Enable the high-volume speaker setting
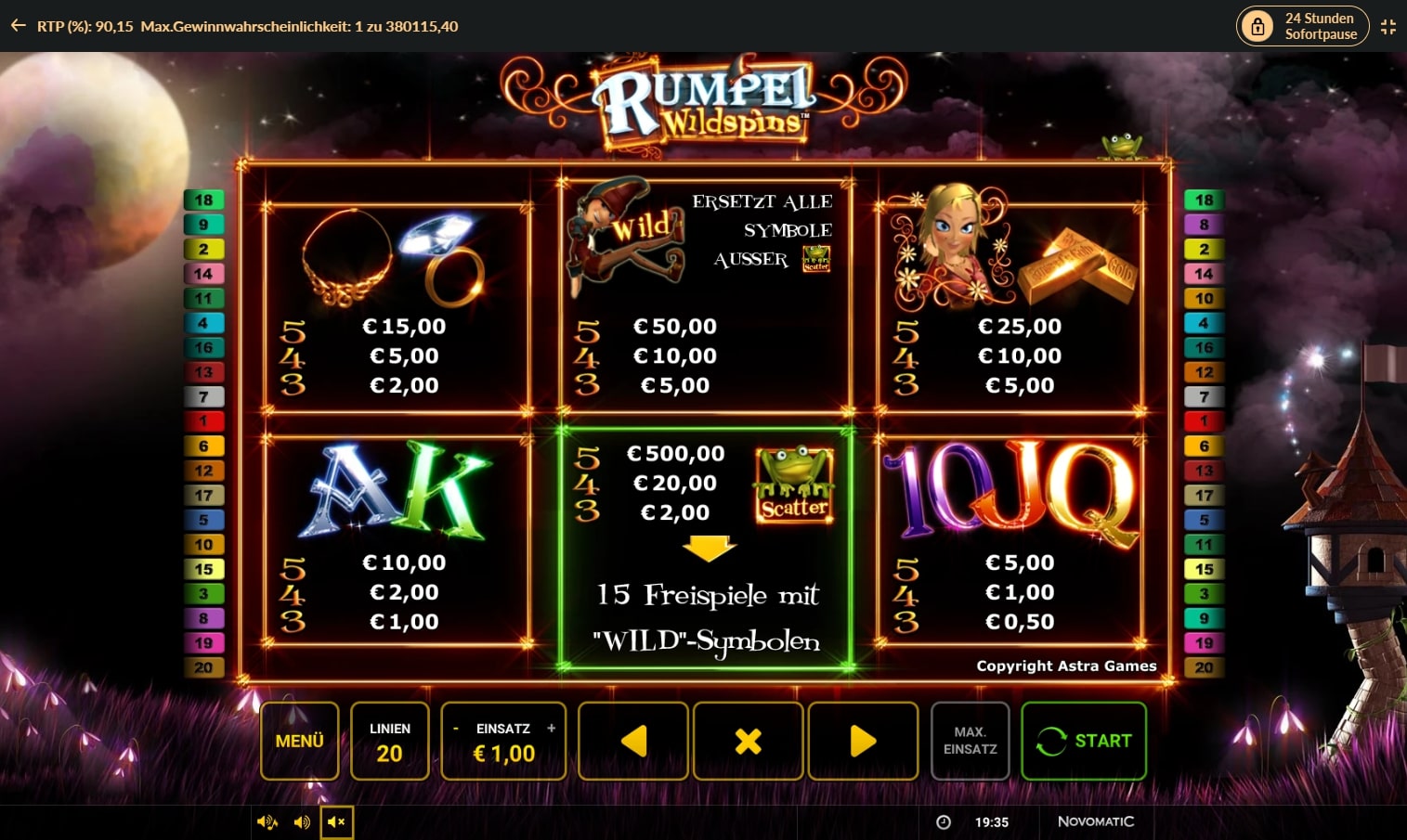The image size is (1407, 840). [267, 821]
